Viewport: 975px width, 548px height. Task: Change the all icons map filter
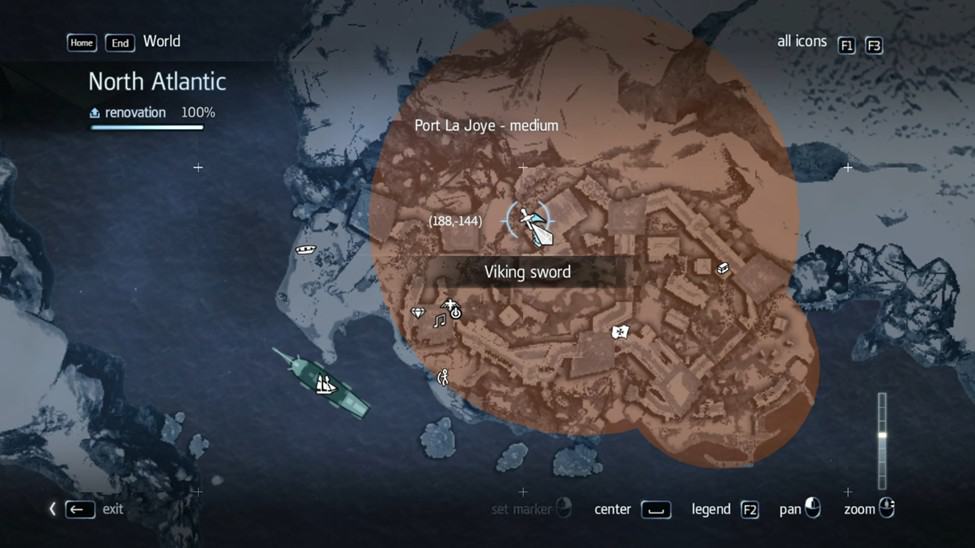point(846,45)
